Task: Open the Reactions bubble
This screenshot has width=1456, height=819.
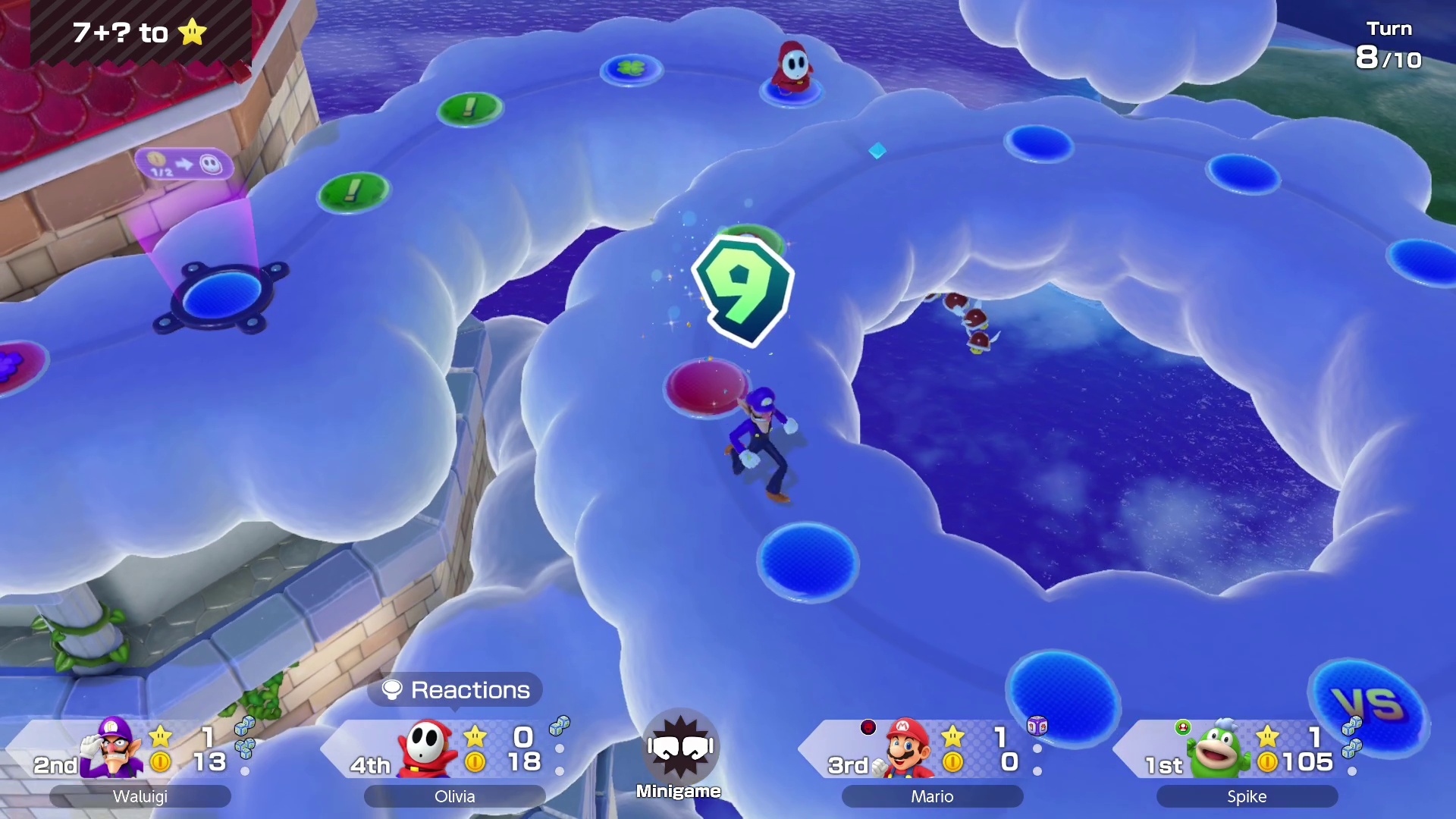Action: click(x=455, y=690)
